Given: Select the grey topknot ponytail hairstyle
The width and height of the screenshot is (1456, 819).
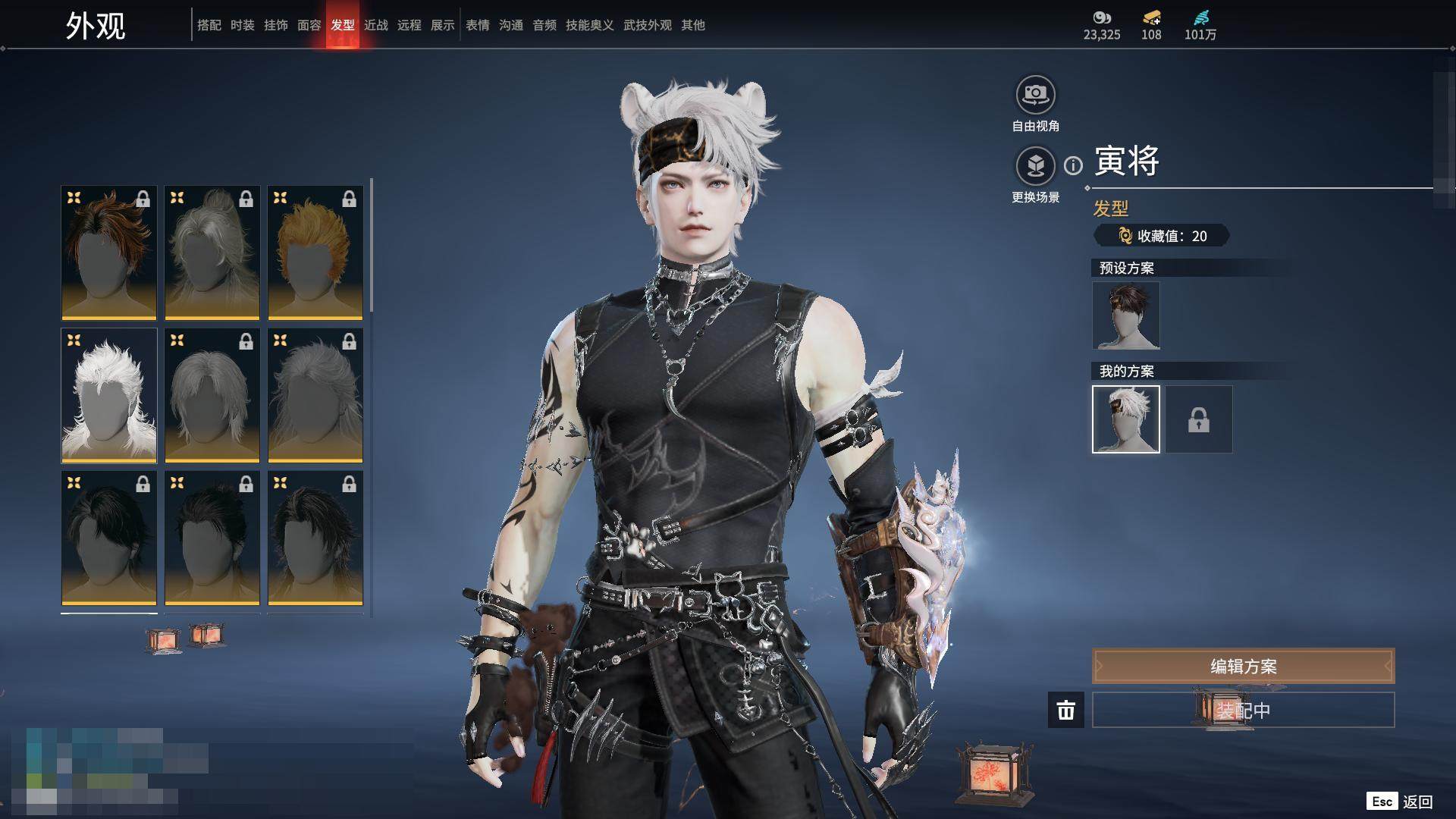Looking at the screenshot, I should coord(212,253).
